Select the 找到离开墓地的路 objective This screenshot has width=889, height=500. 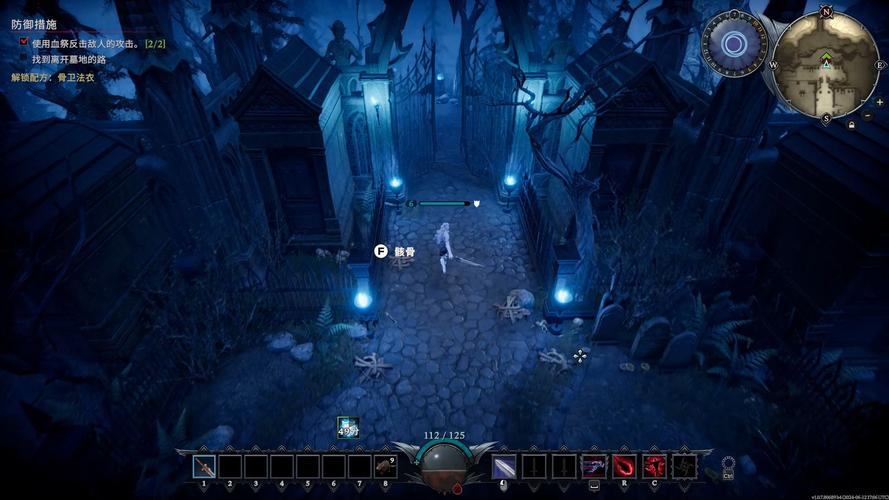coord(68,59)
